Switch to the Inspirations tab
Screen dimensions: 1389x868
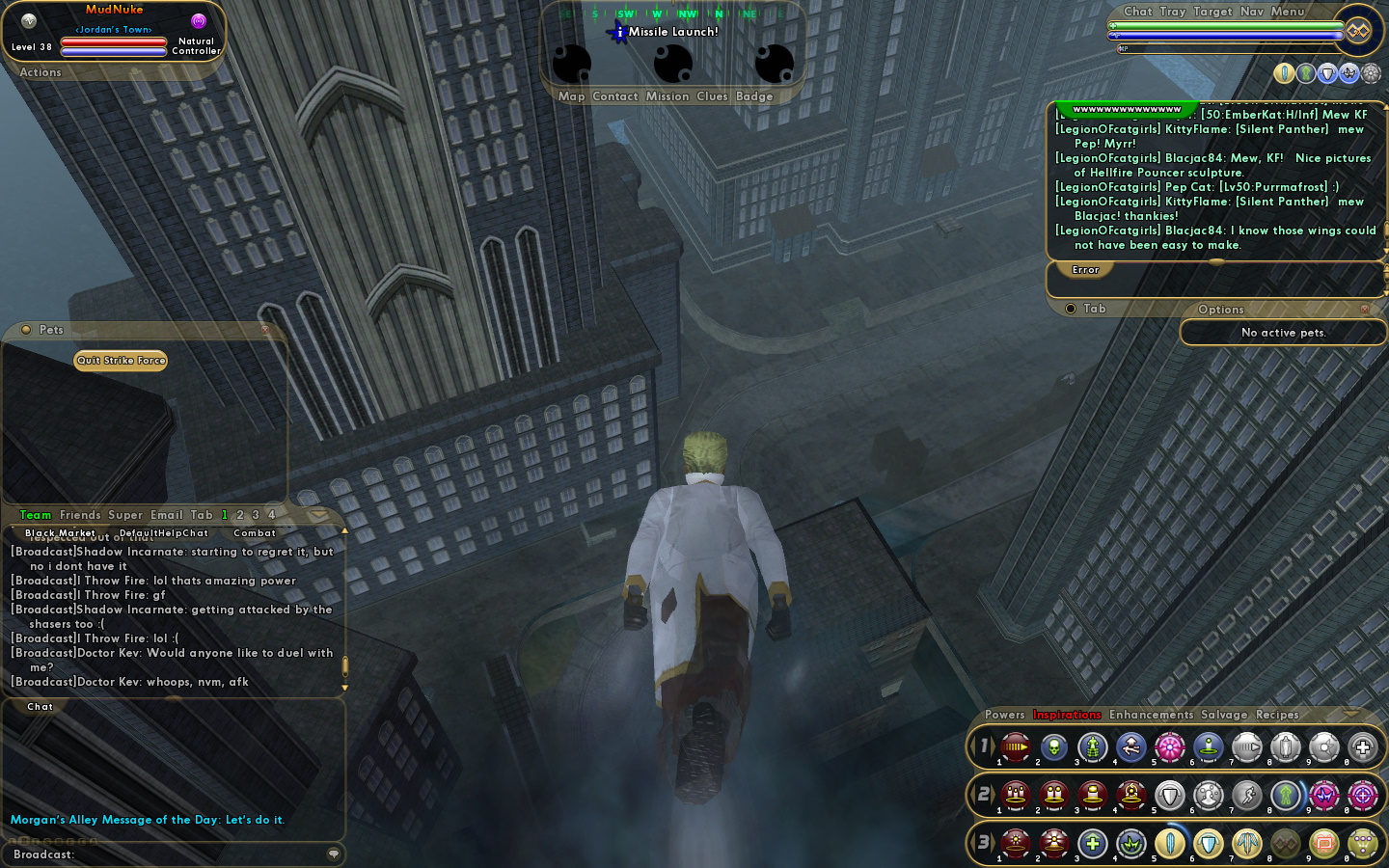pos(1067,715)
